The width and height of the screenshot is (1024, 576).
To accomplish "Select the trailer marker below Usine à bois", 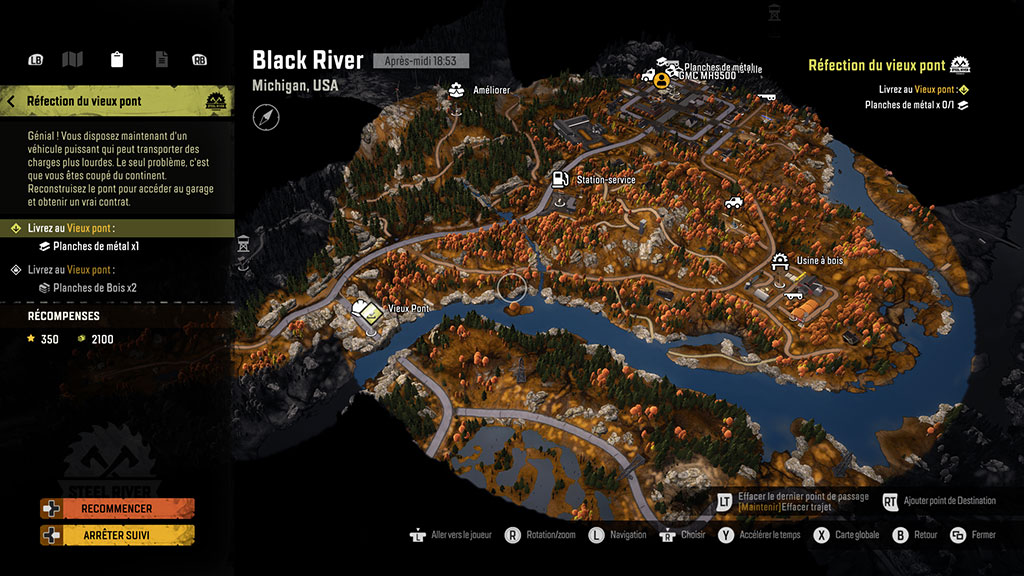I will (x=795, y=294).
